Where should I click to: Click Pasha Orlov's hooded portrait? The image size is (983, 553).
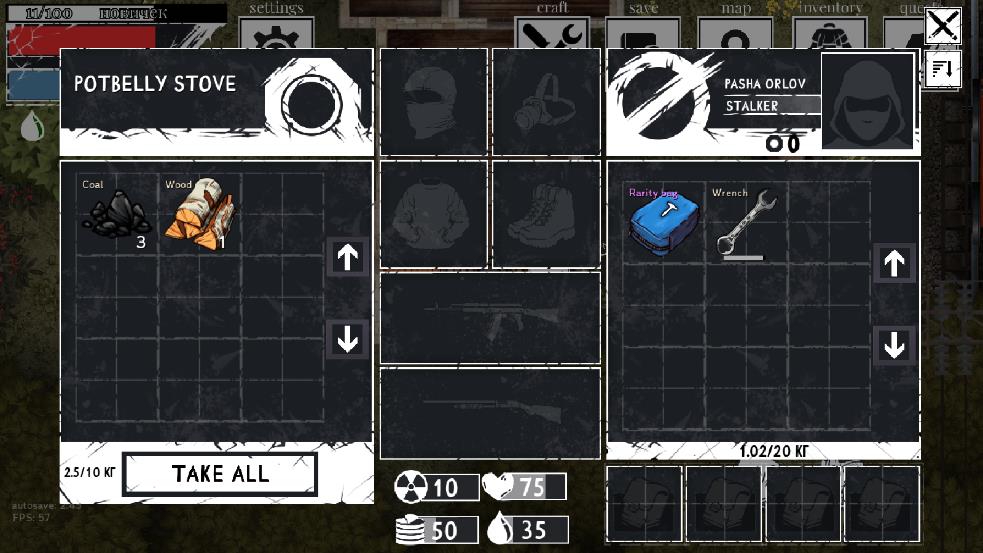pyautogui.click(x=867, y=101)
